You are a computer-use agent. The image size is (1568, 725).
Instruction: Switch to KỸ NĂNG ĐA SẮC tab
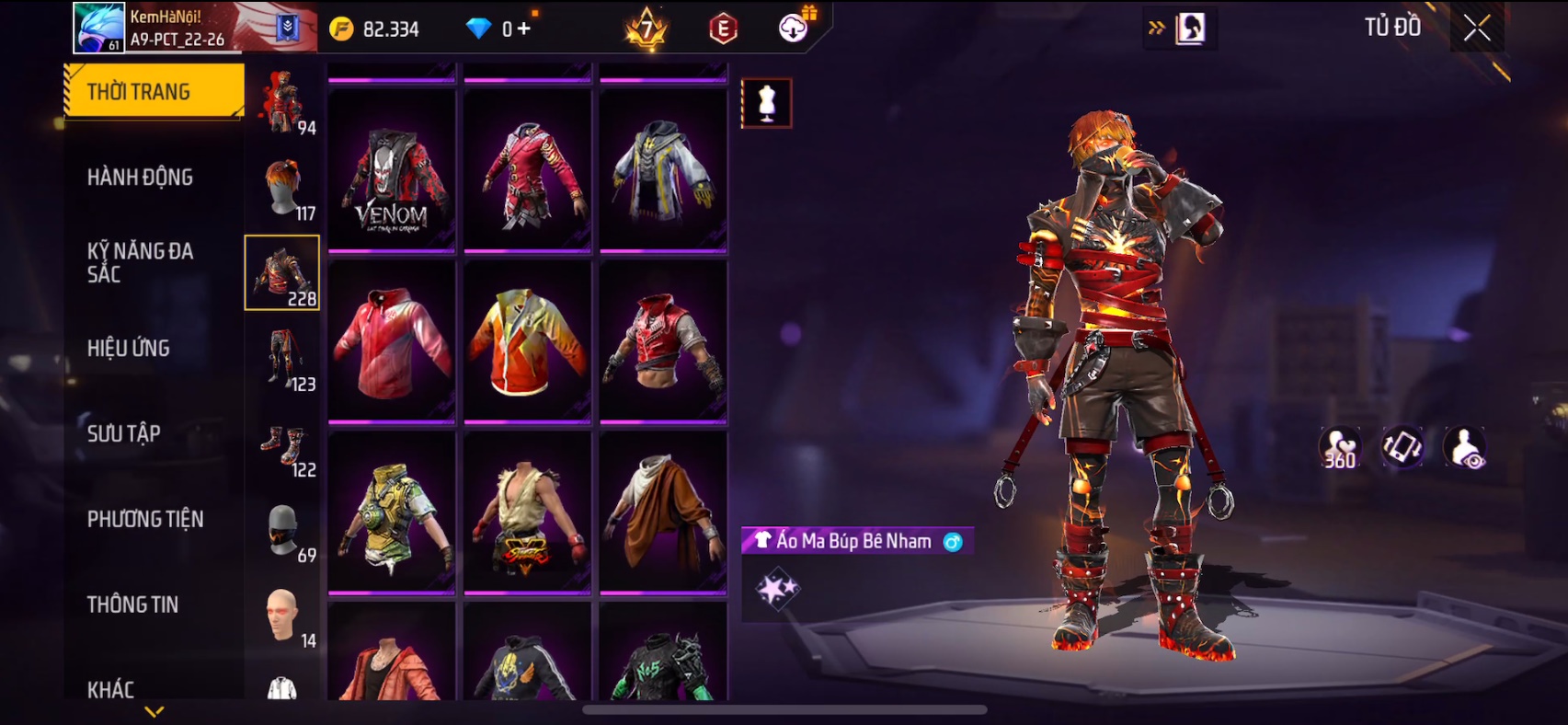(x=140, y=262)
